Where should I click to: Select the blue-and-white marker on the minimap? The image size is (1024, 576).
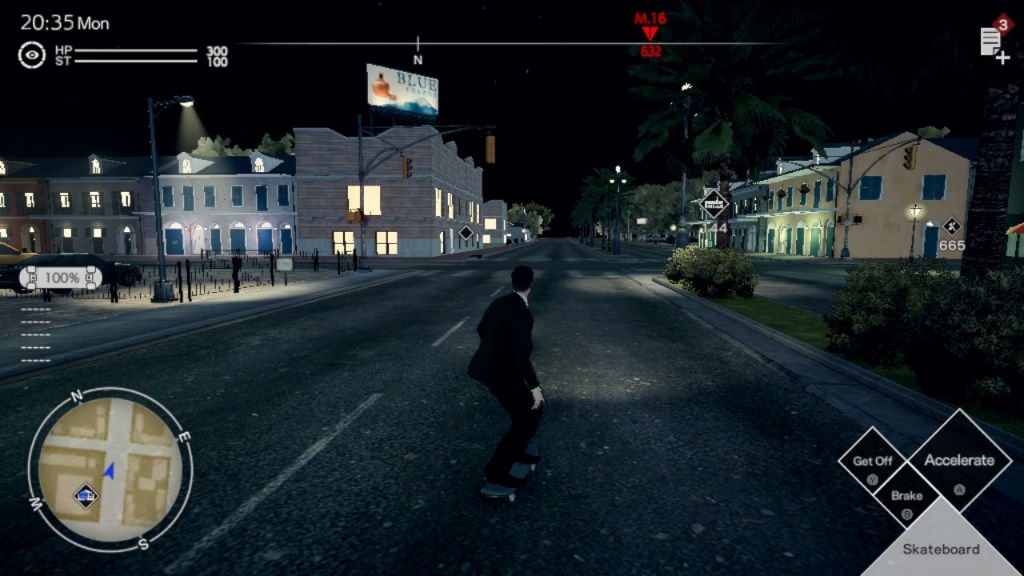[86, 494]
